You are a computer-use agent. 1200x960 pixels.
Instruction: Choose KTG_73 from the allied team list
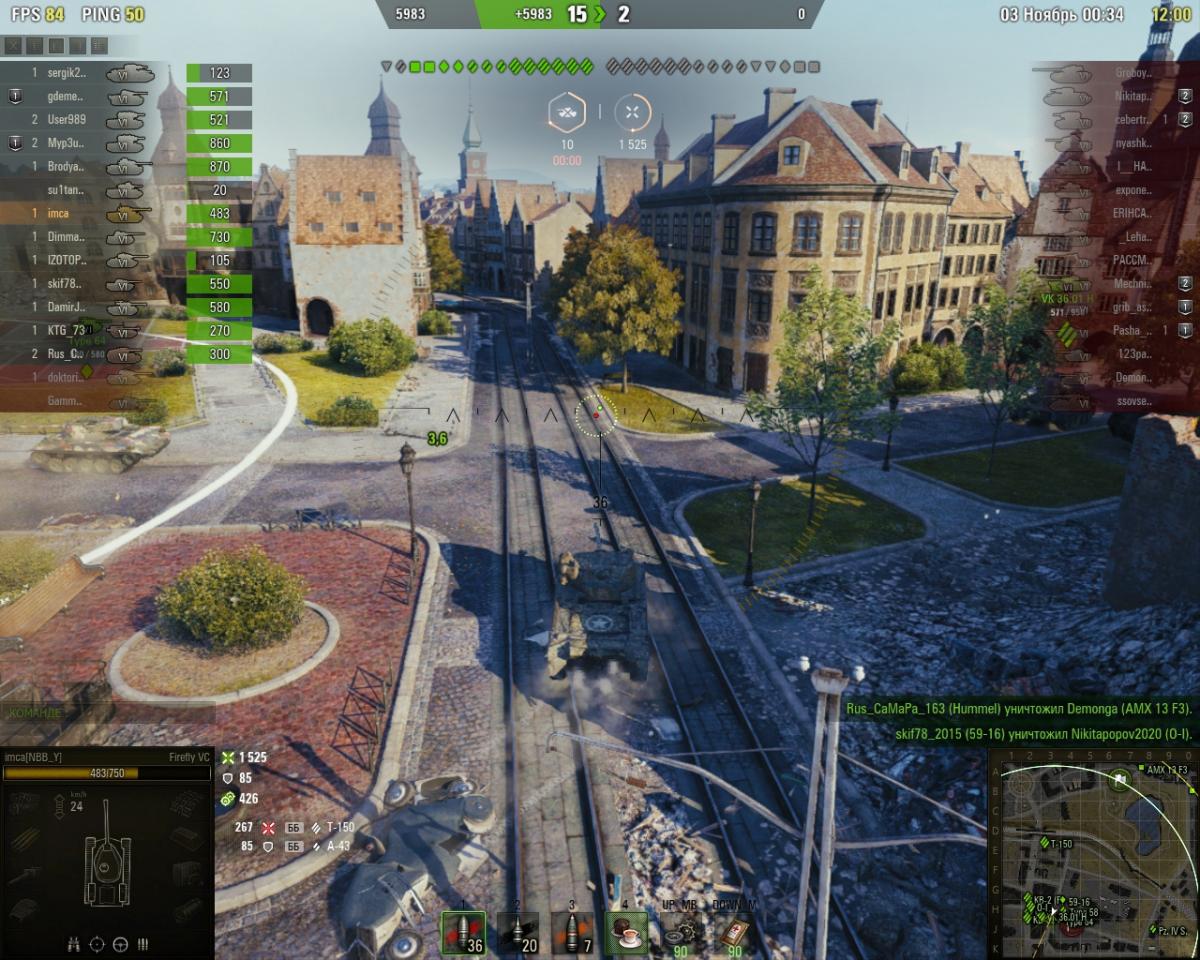67,331
